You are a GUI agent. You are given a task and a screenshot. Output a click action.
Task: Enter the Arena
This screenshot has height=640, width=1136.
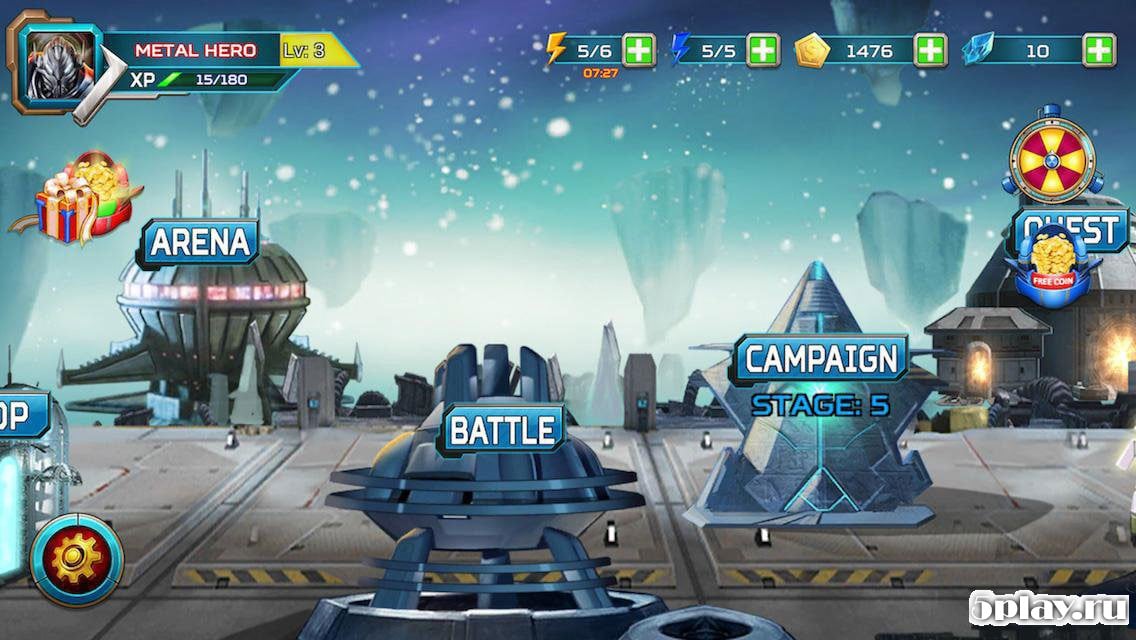(x=198, y=243)
